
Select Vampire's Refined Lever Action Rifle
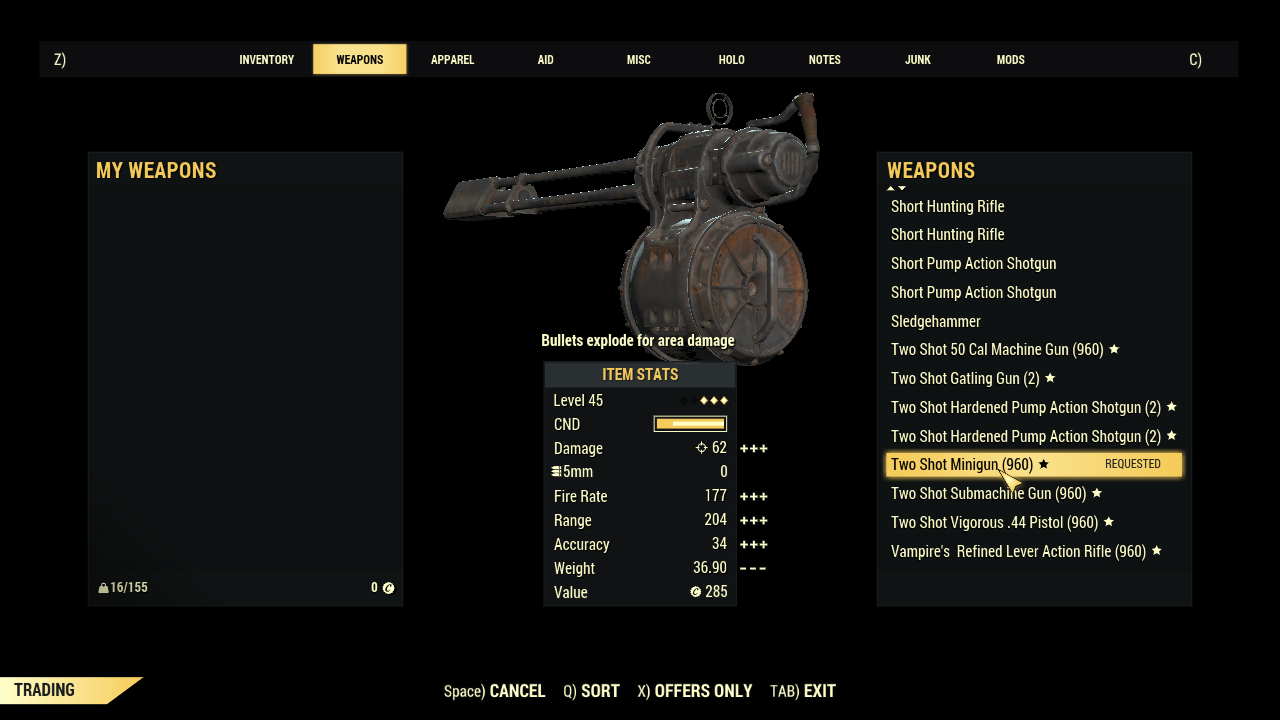(1018, 552)
